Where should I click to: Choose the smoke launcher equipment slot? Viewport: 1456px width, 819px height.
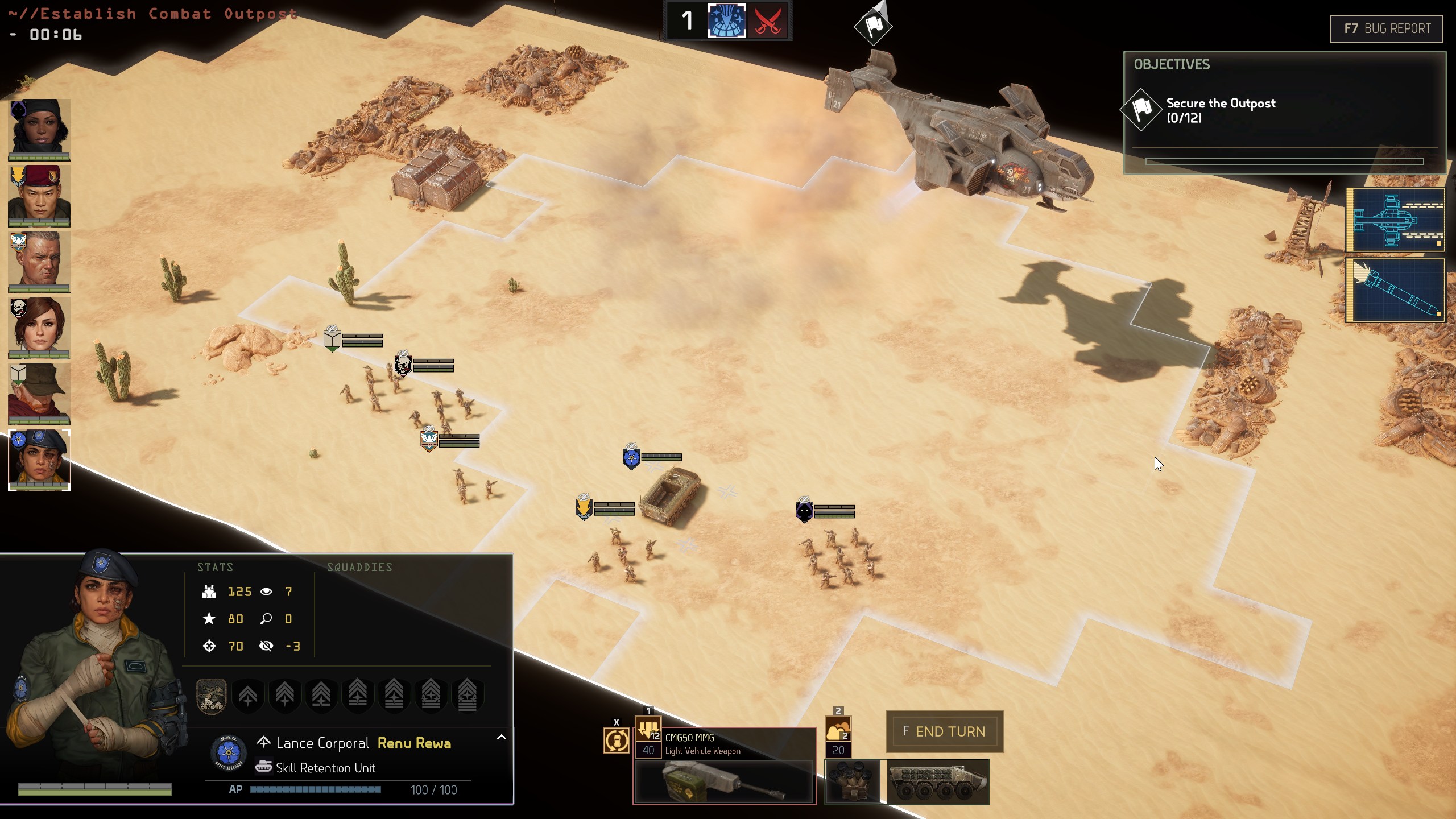852,782
